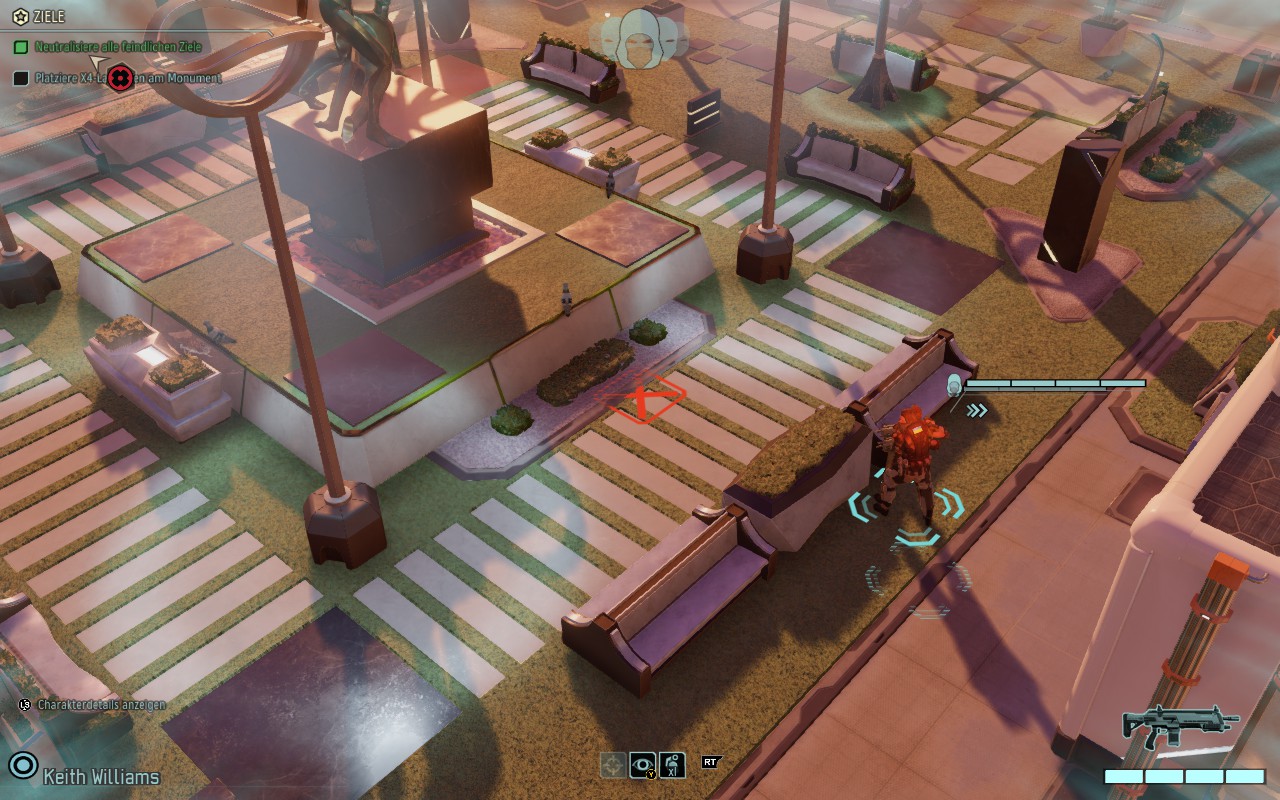Use the plant X4 charge ability
Screen dimensions: 1280x800
point(673,765)
